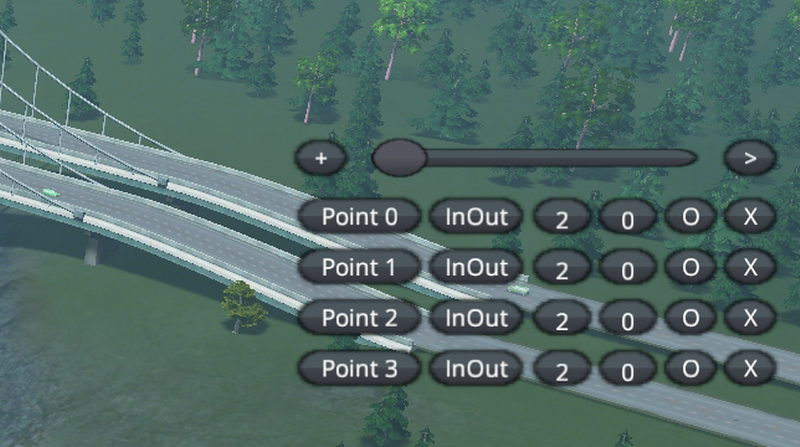Select the Point 0 button
This screenshot has width=800, height=447.
click(x=358, y=216)
